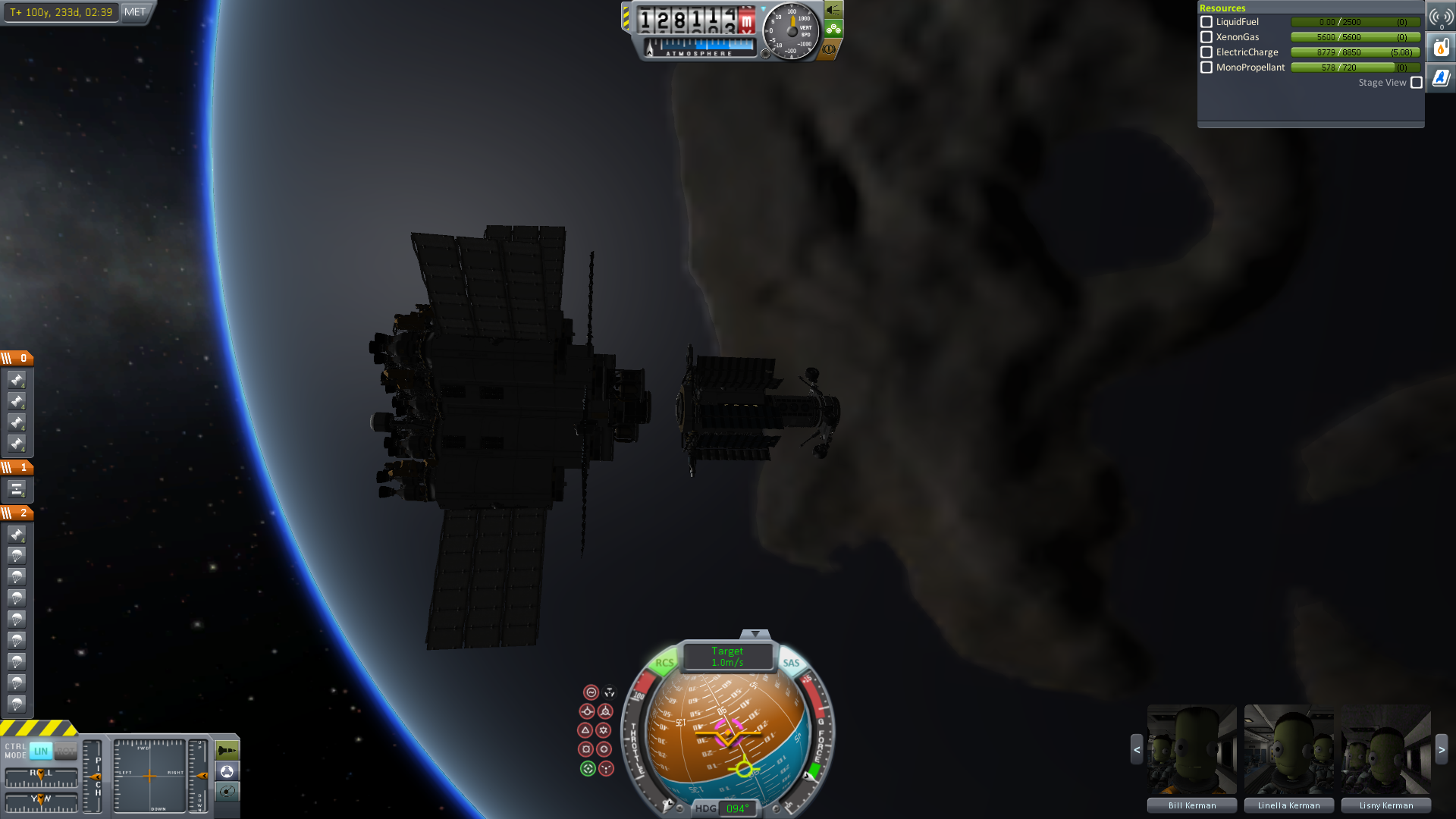Tick the LiquidFuel resource checkbox
The height and width of the screenshot is (819, 1456).
(1207, 22)
